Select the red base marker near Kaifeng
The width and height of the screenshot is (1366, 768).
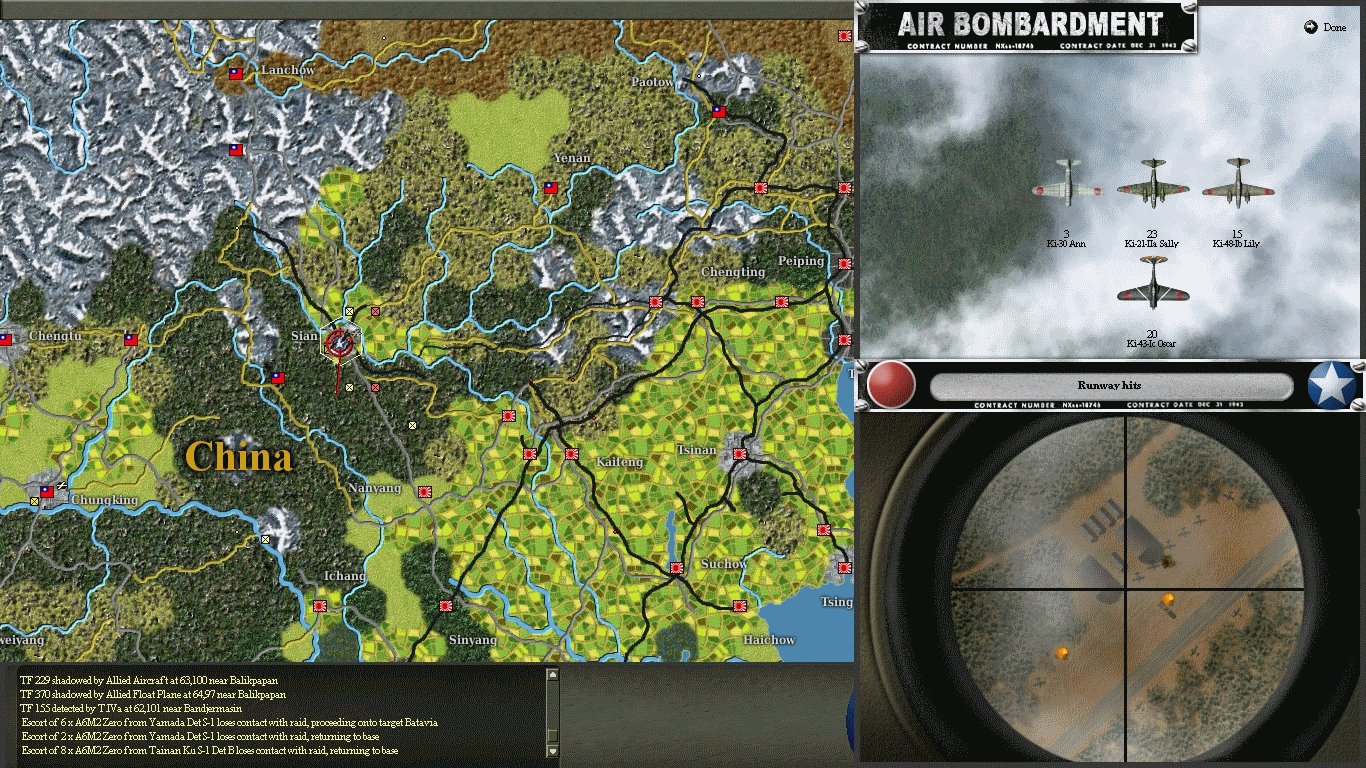click(572, 454)
